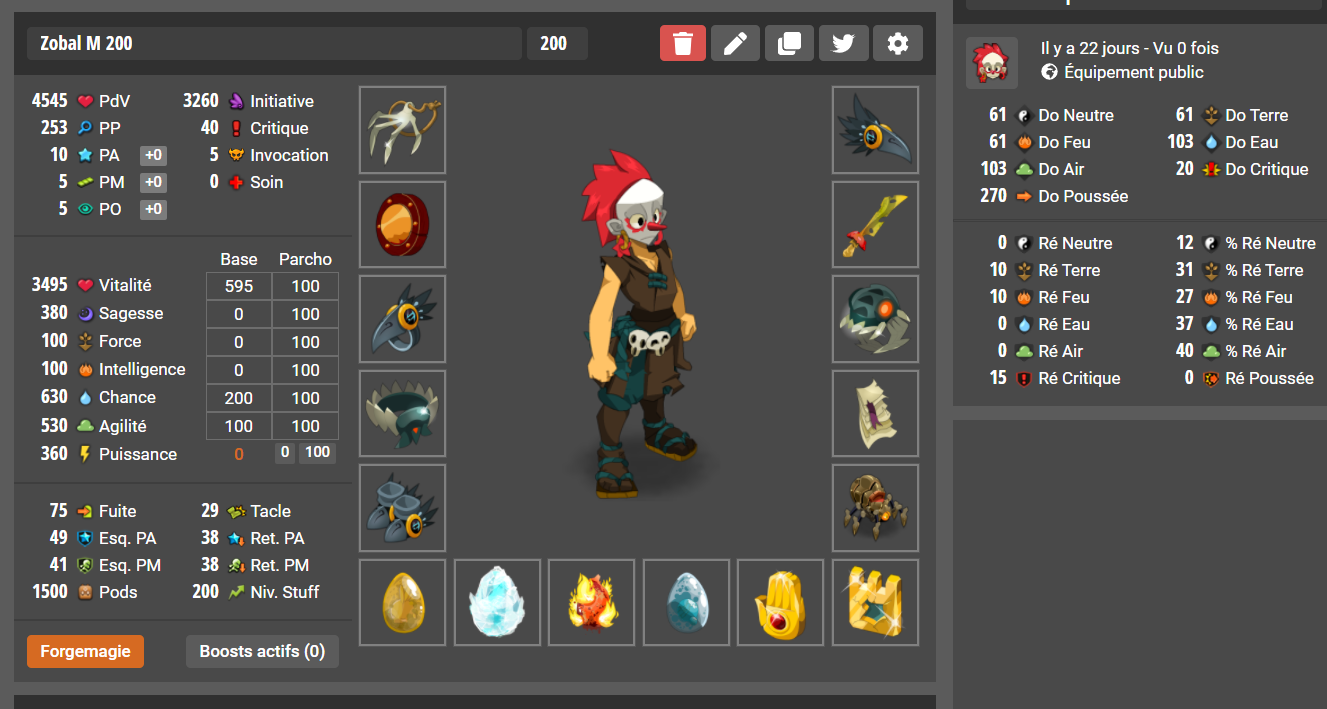Select the golden hand trophy slot

pyautogui.click(x=780, y=603)
